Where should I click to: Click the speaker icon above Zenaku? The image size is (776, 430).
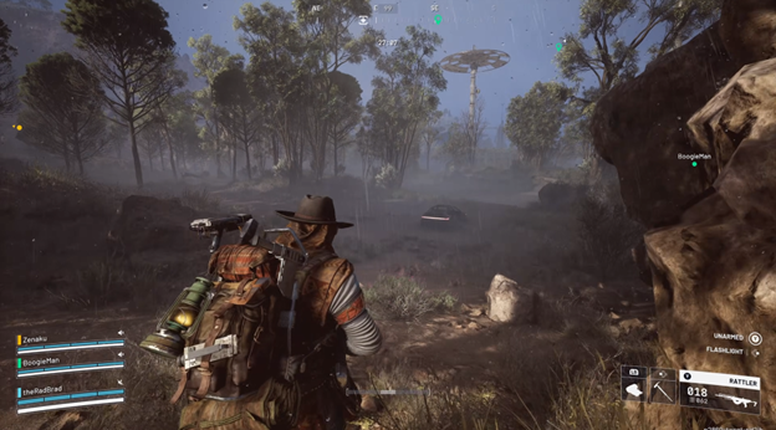click(x=121, y=333)
